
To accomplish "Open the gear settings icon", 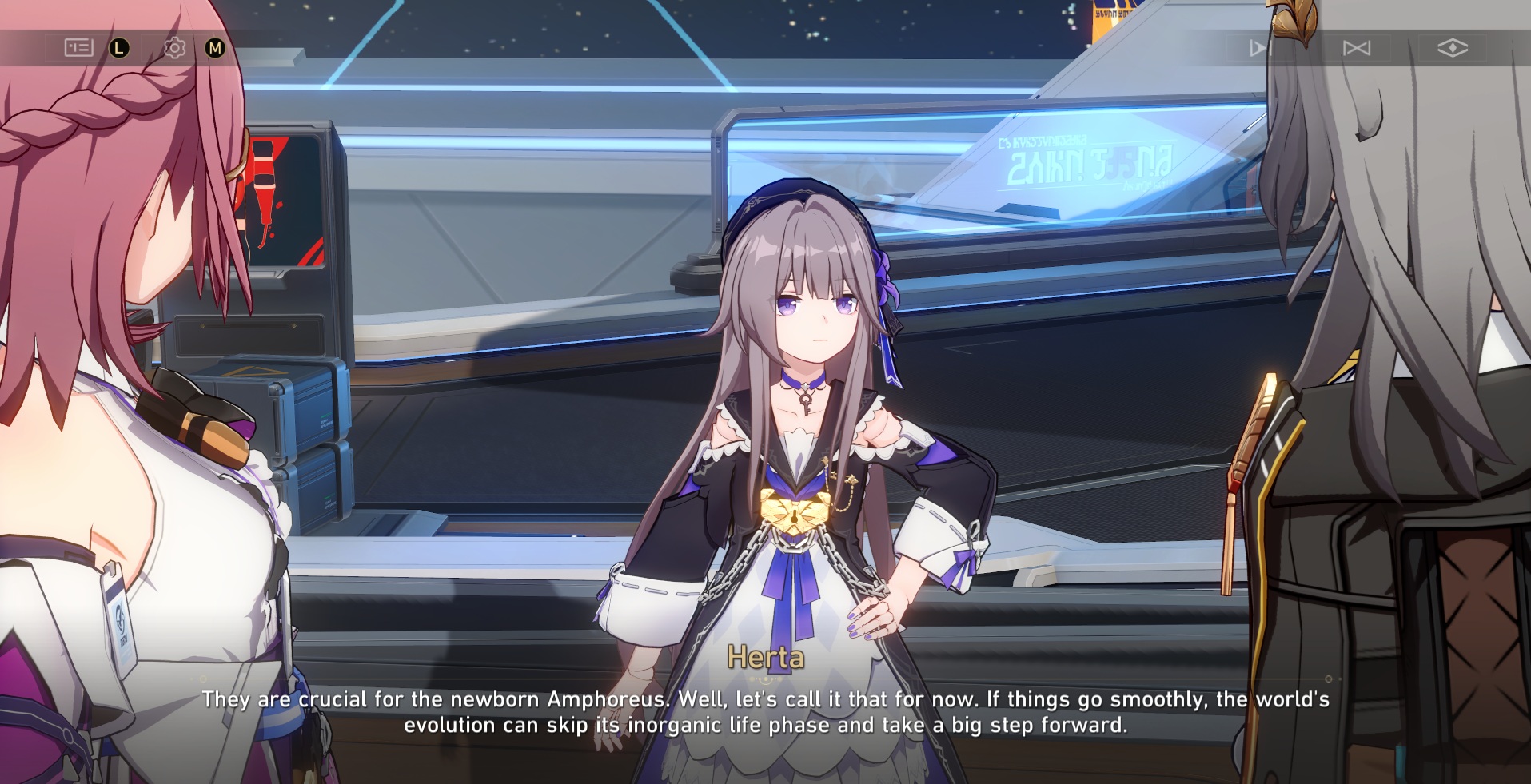I will [x=174, y=48].
